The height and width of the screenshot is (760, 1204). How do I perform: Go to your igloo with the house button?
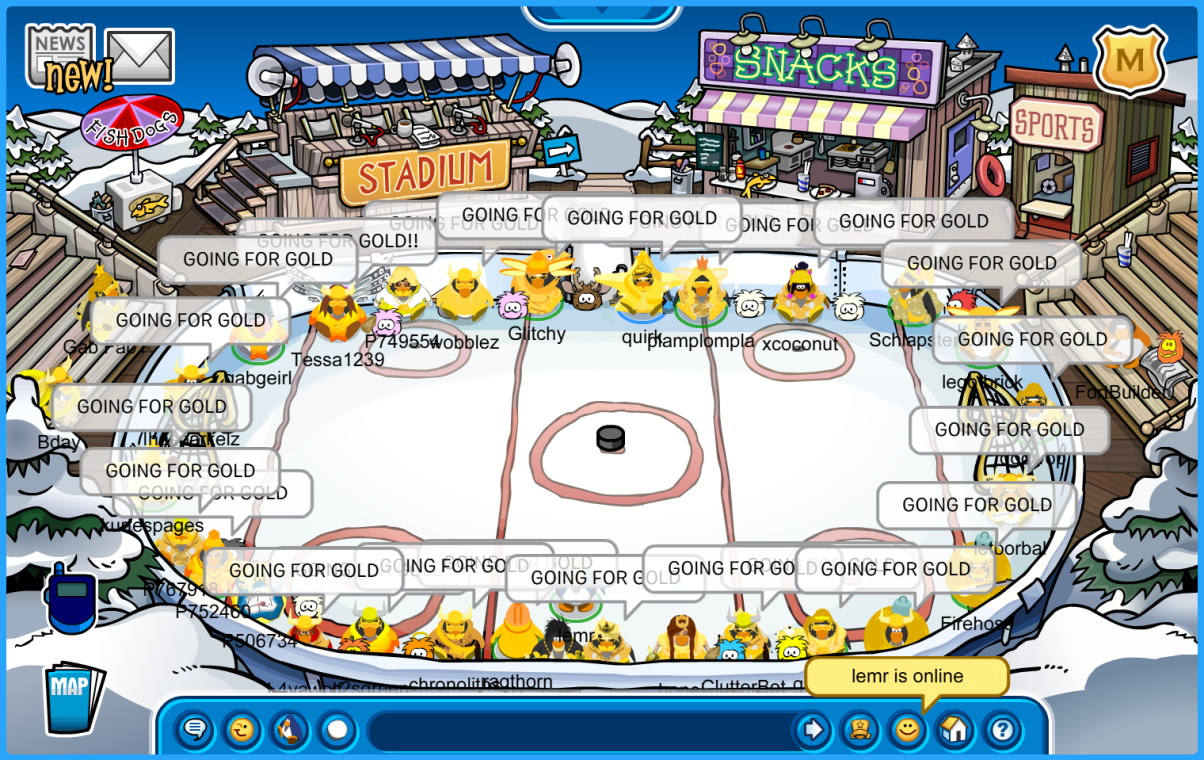click(x=955, y=730)
